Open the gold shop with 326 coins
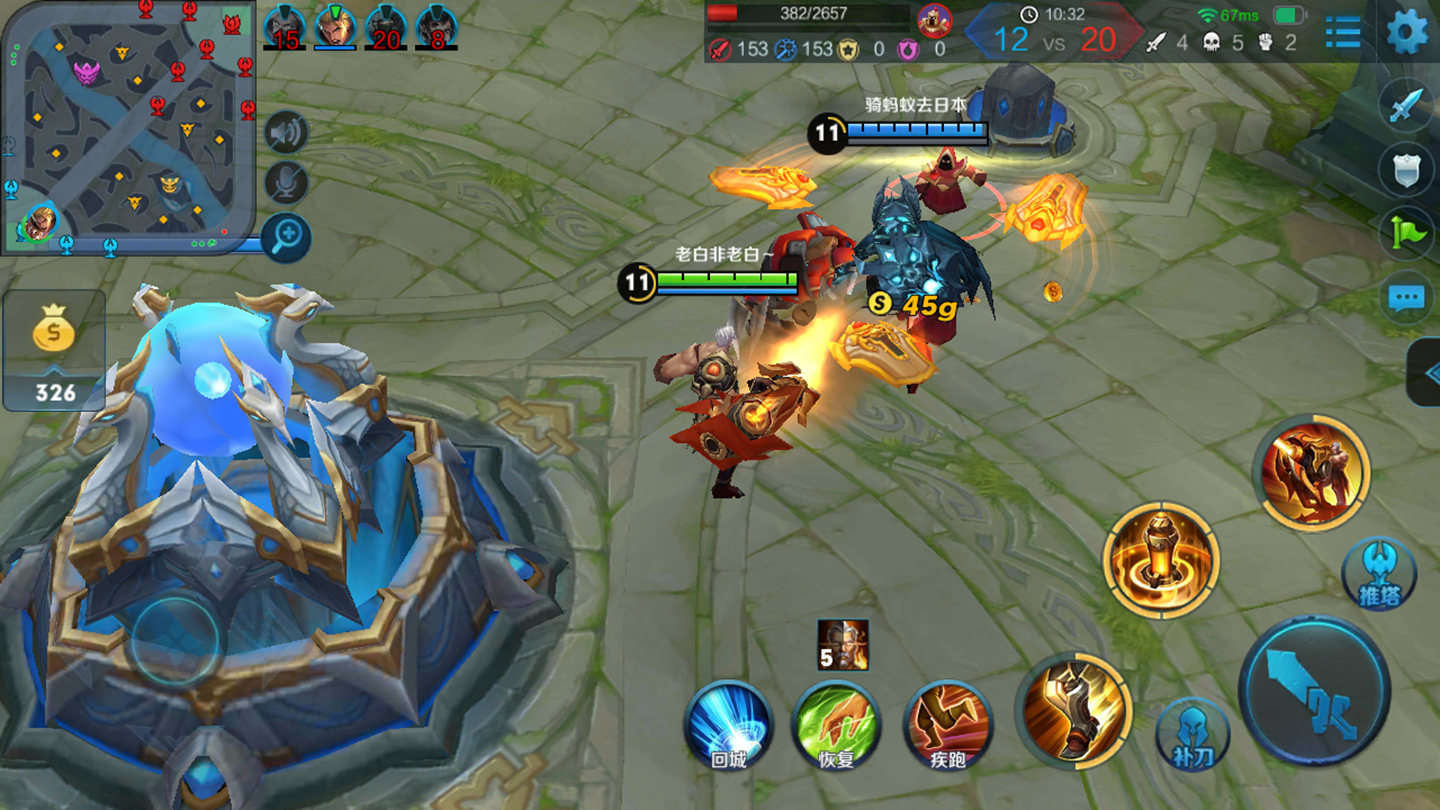 tap(54, 350)
